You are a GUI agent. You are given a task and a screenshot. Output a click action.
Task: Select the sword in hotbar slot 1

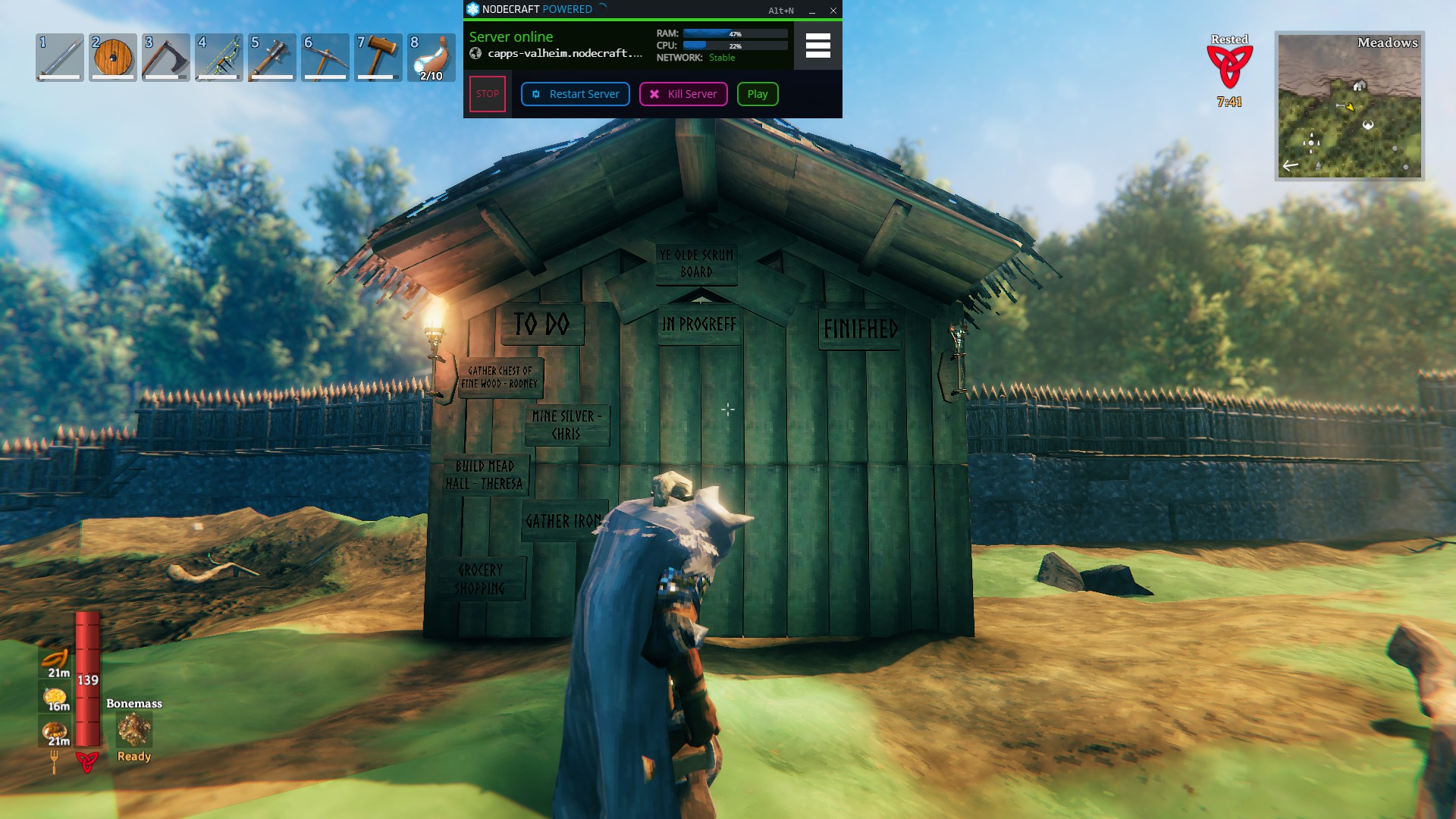60,57
